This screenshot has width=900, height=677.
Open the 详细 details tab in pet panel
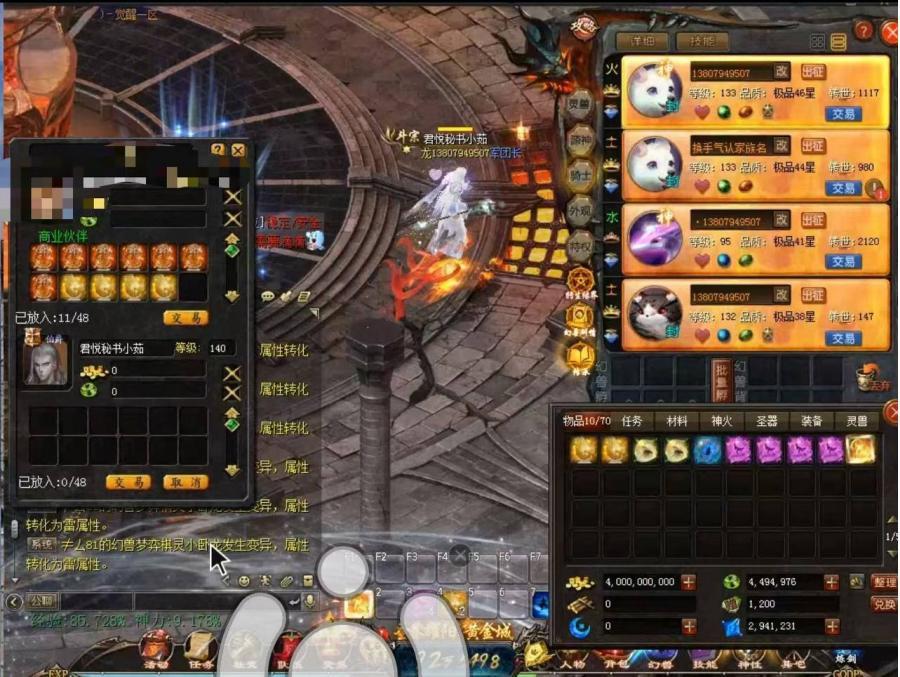[x=642, y=42]
